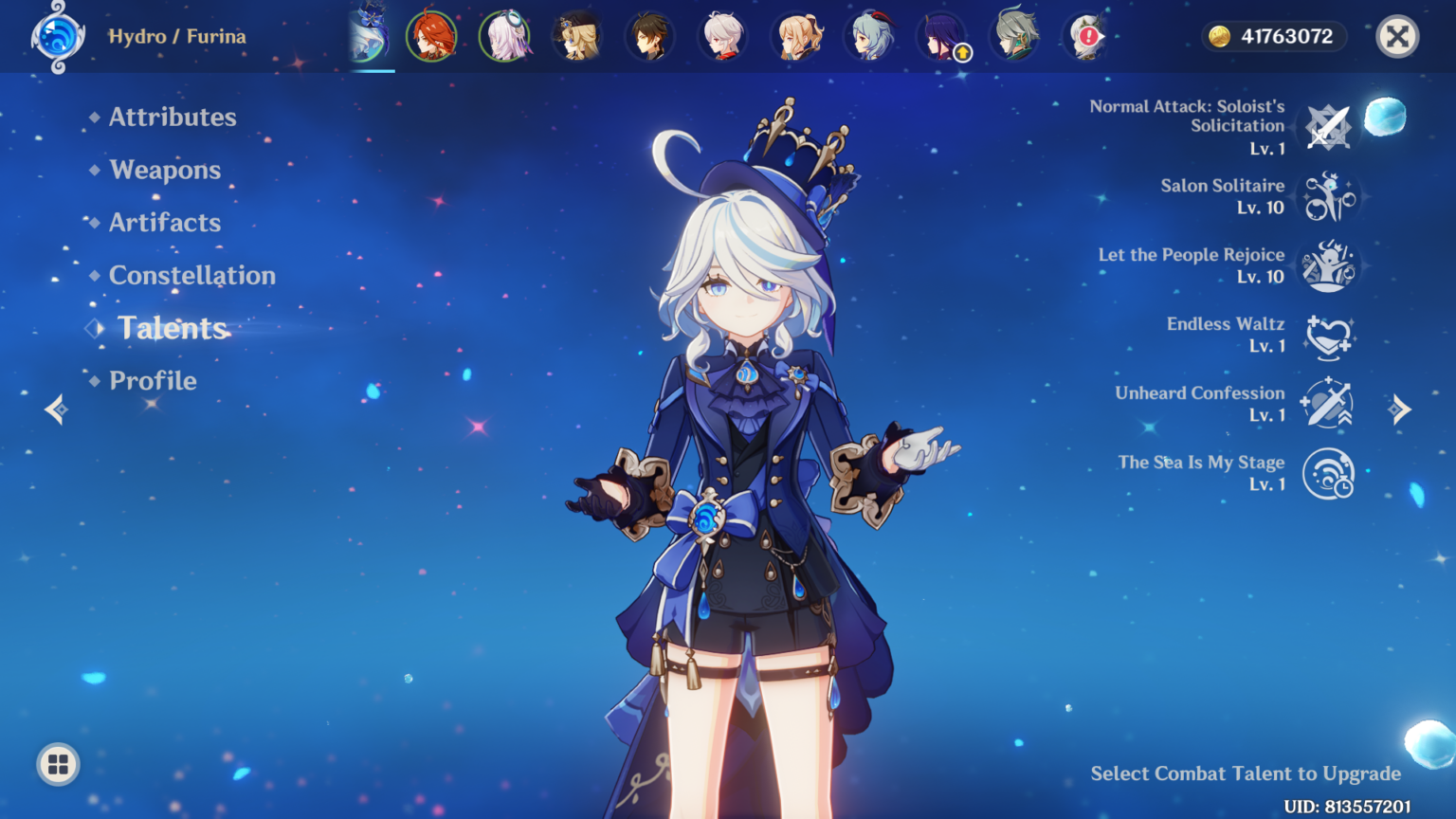Click the Endless Waltz passive talent icon
This screenshot has width=1456, height=819.
(x=1329, y=335)
